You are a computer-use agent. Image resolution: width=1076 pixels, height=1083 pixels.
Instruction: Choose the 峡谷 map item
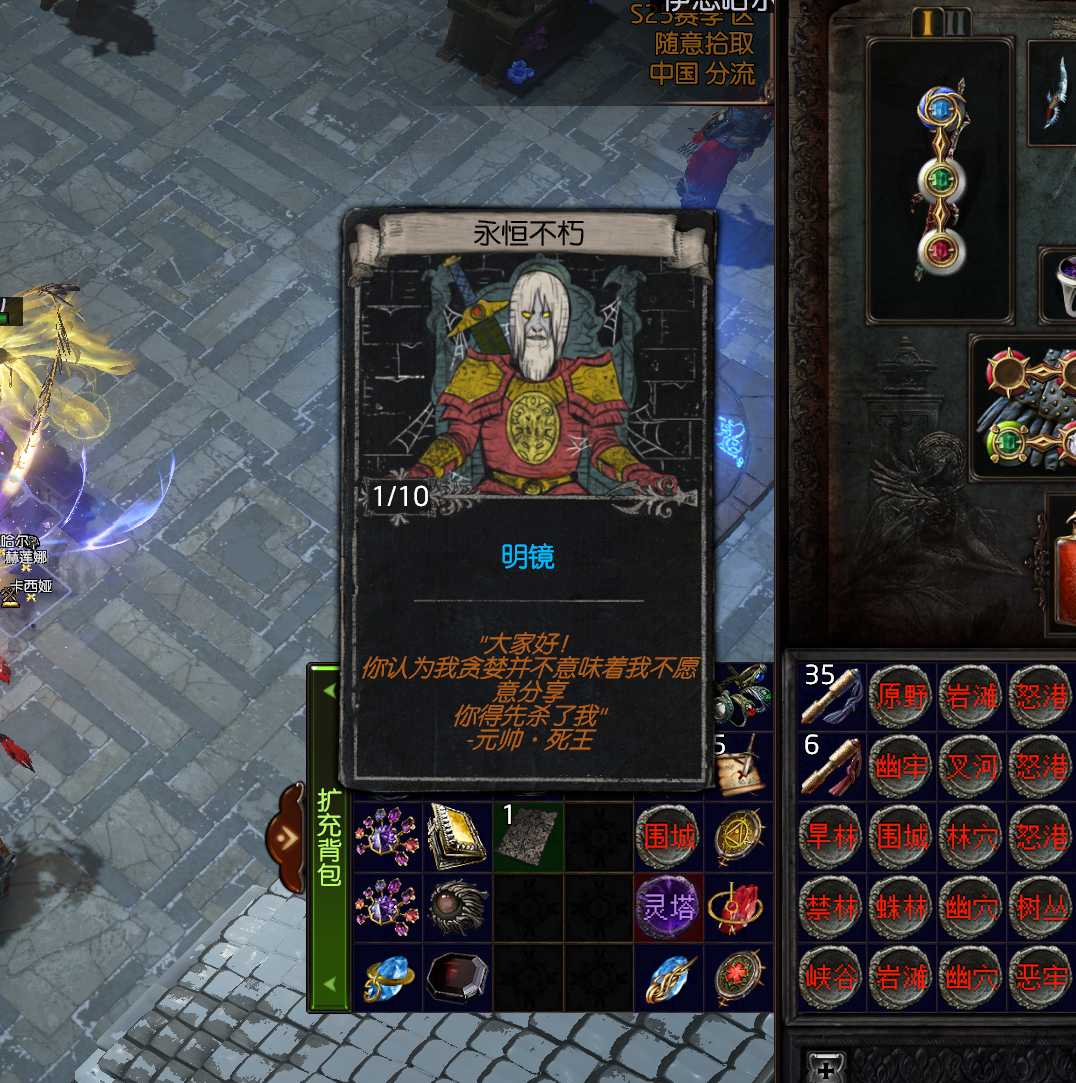click(x=832, y=976)
